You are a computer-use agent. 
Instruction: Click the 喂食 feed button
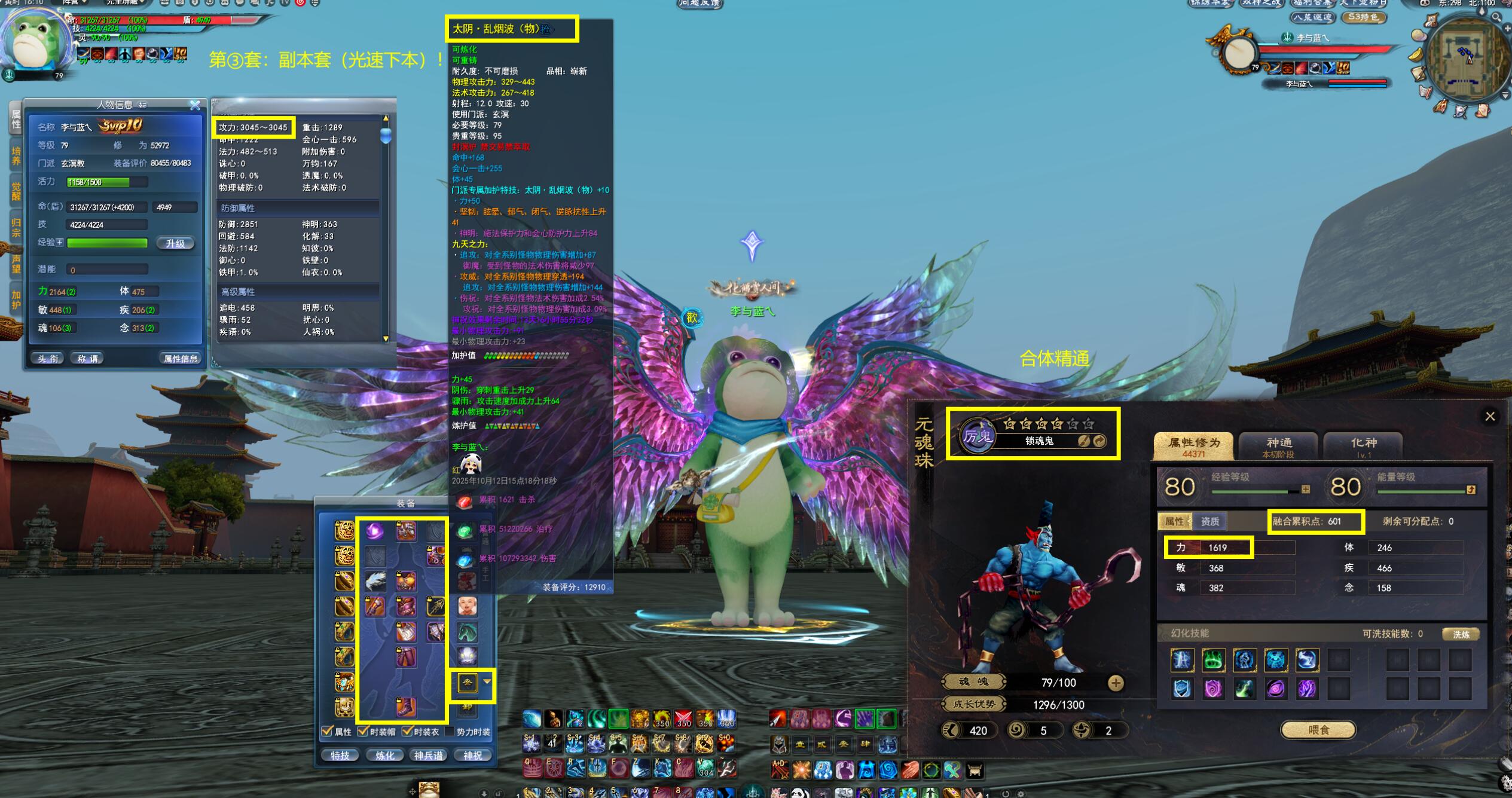[1318, 730]
